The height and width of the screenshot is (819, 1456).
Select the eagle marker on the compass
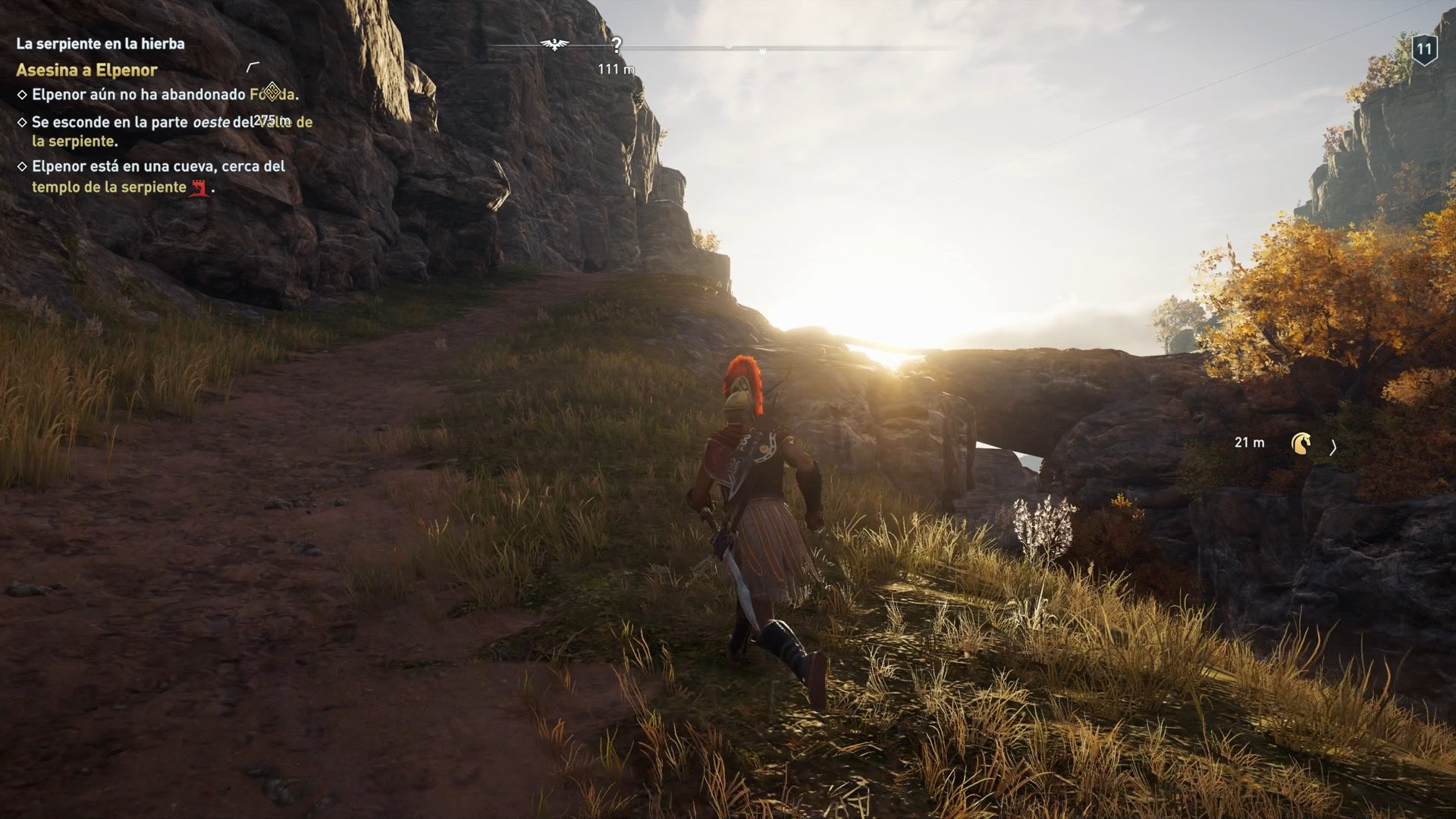coord(554,45)
